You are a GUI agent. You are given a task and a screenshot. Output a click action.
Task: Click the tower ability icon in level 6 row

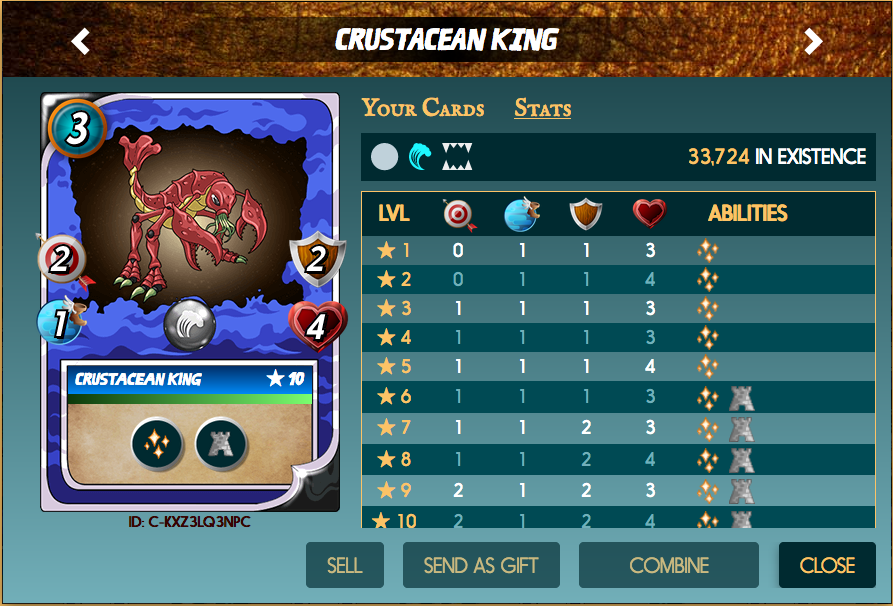tap(741, 397)
